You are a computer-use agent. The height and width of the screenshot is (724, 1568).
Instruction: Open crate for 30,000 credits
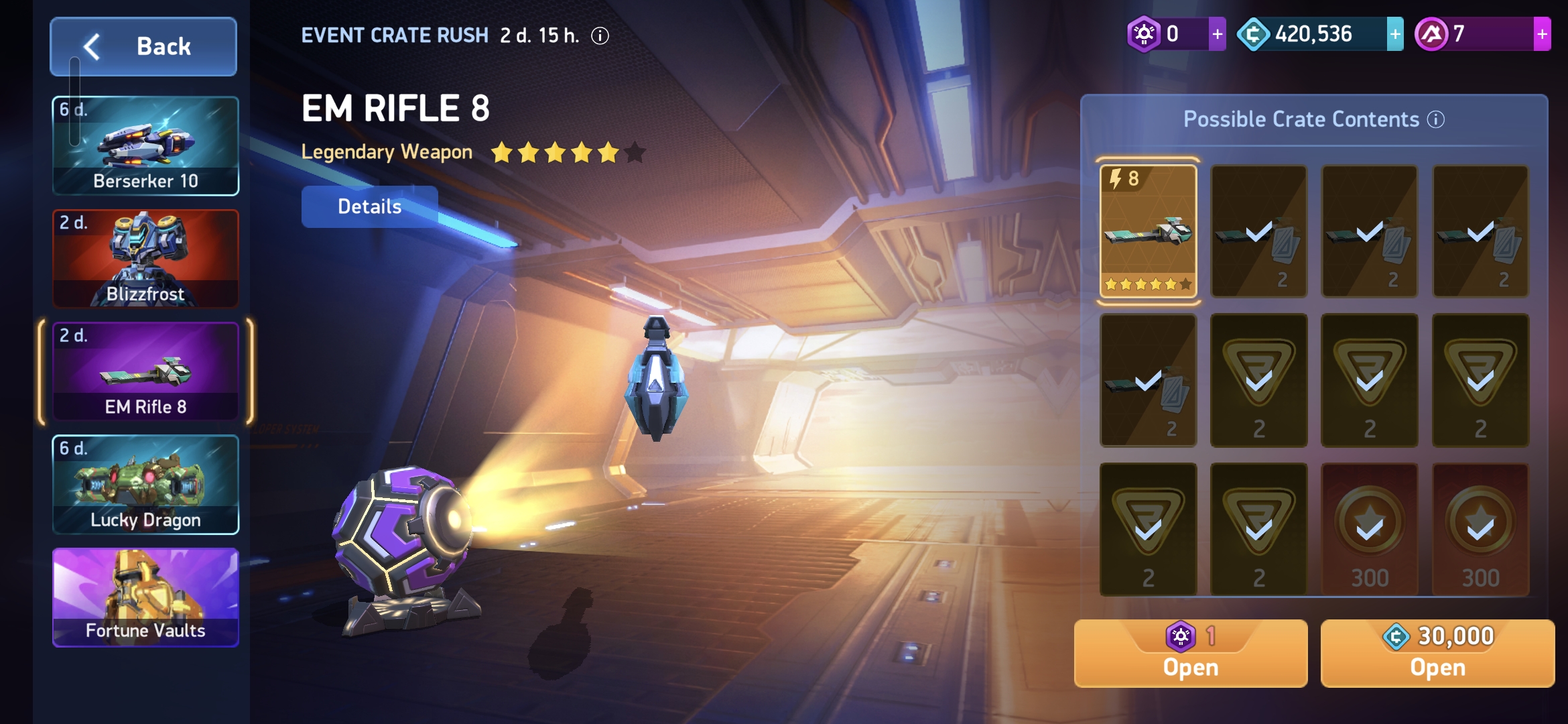pos(1437,654)
